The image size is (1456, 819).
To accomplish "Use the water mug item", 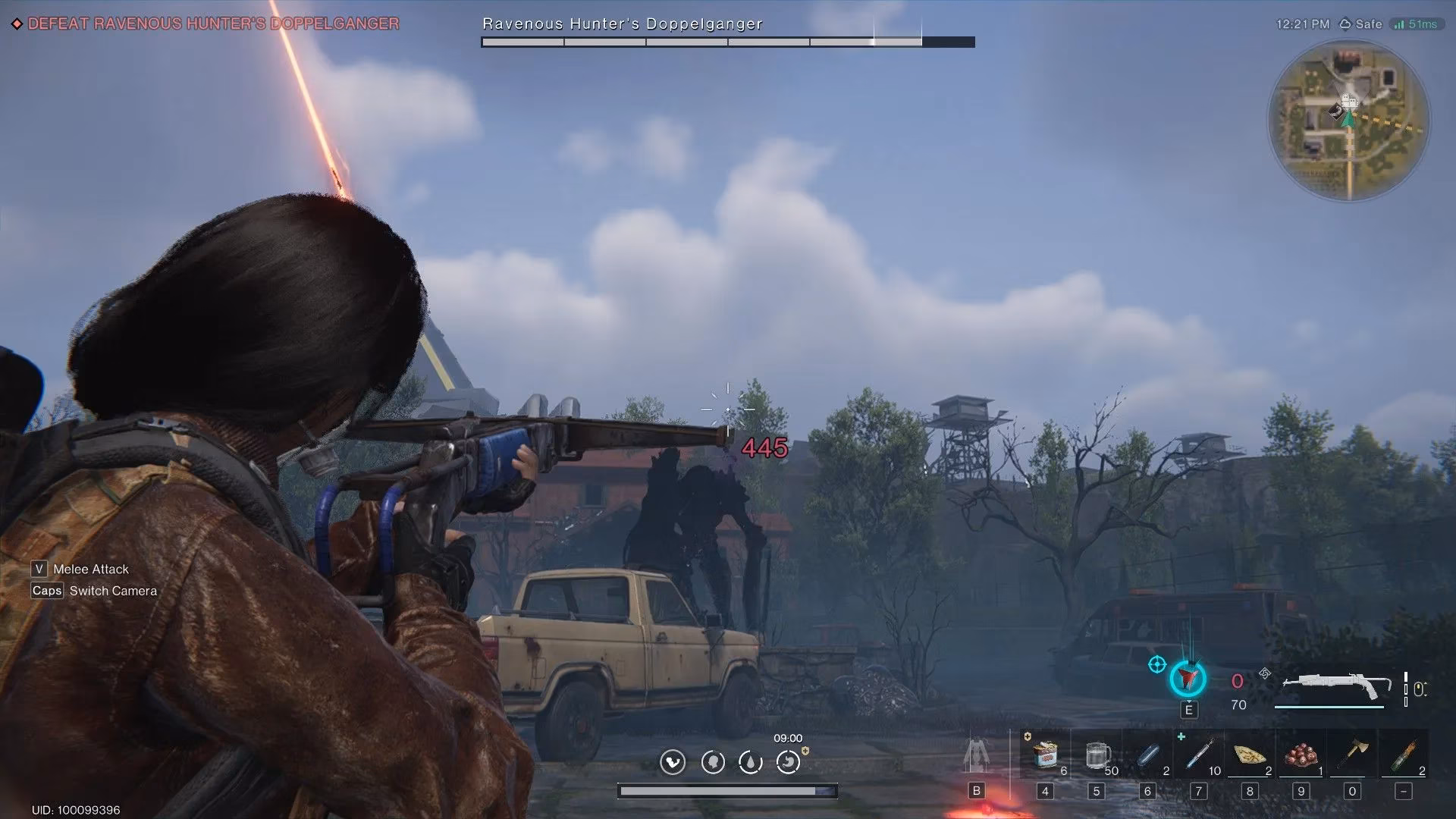I will point(1097,755).
